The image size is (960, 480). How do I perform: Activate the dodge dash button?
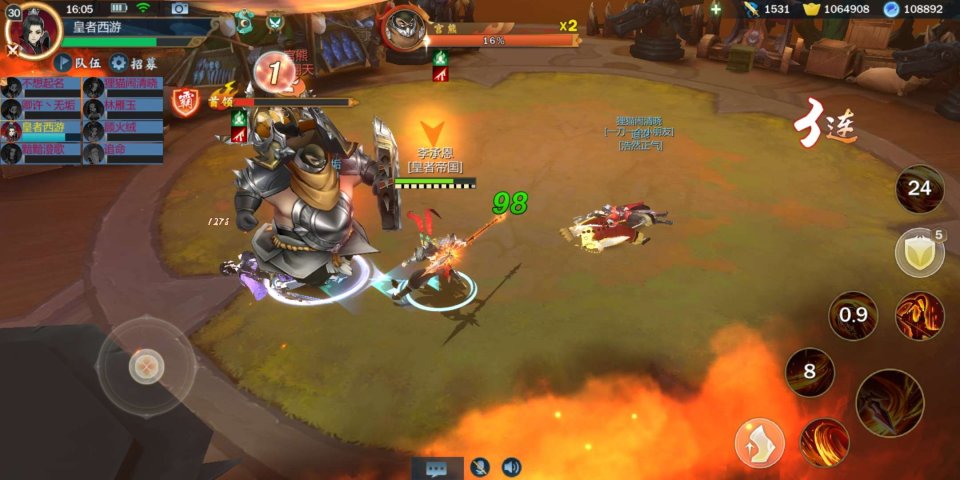[x=760, y=443]
